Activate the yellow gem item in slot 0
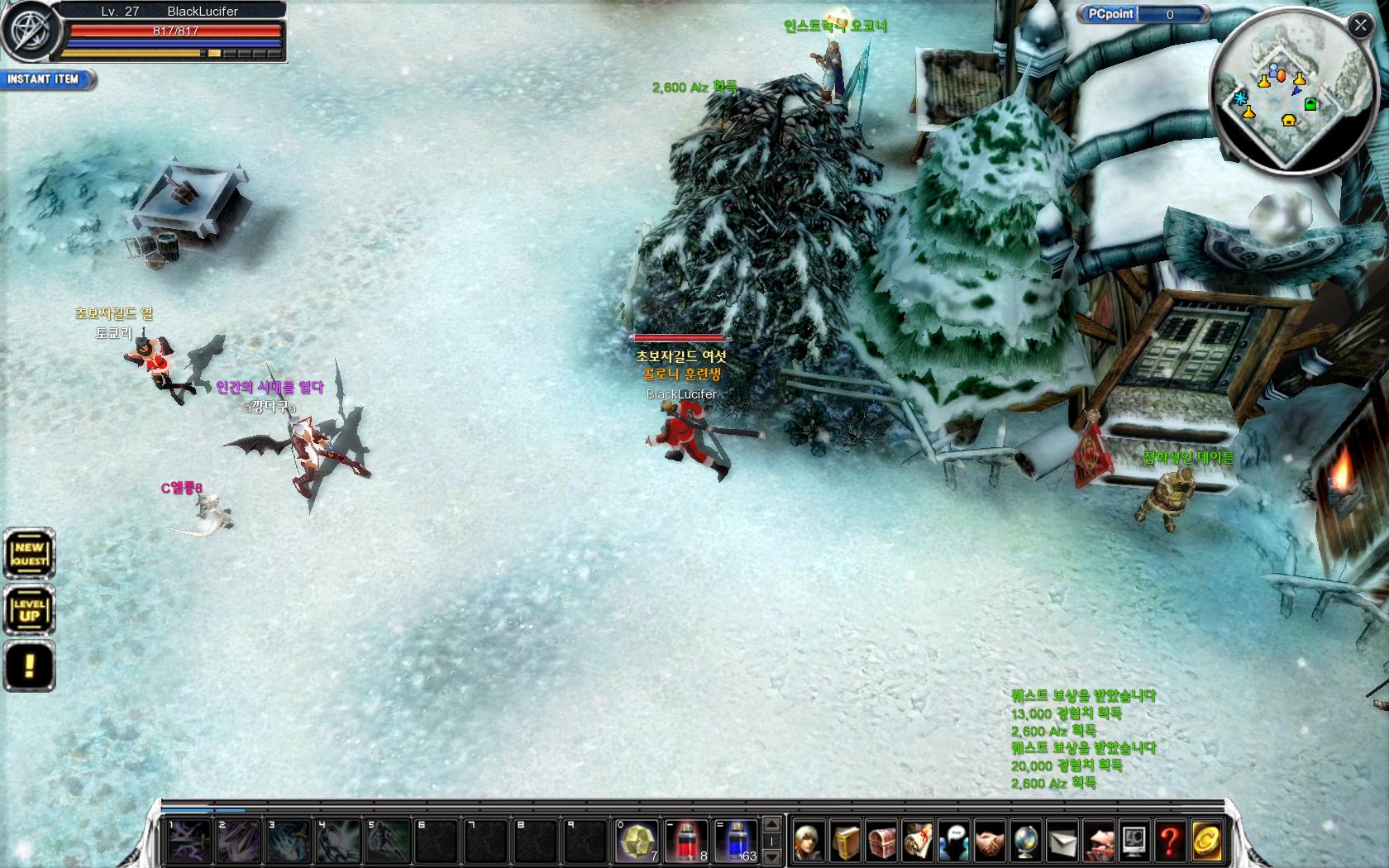Screen dimensions: 1389x868 pyautogui.click(x=636, y=841)
